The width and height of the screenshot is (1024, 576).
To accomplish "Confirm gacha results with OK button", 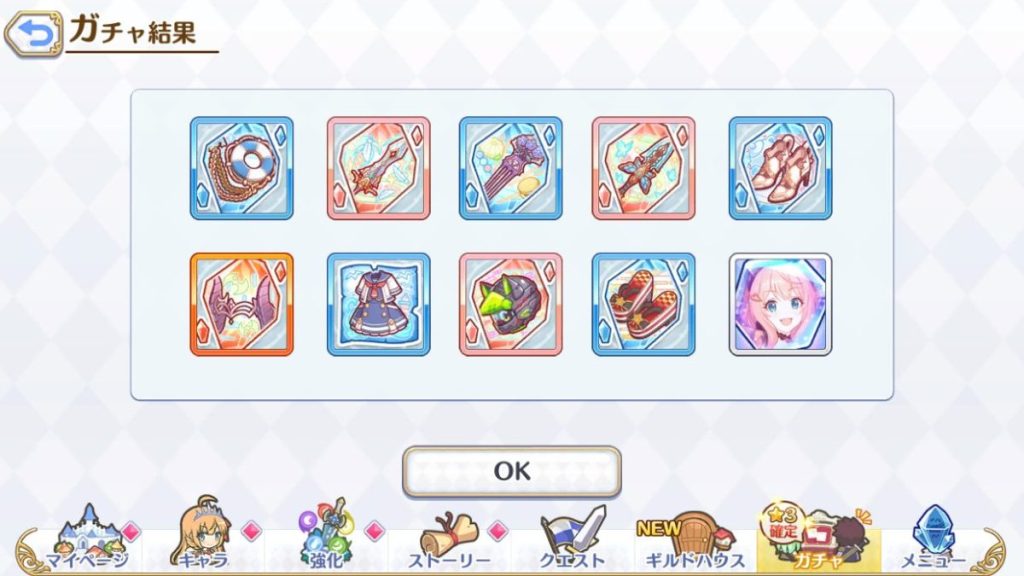I will [511, 471].
